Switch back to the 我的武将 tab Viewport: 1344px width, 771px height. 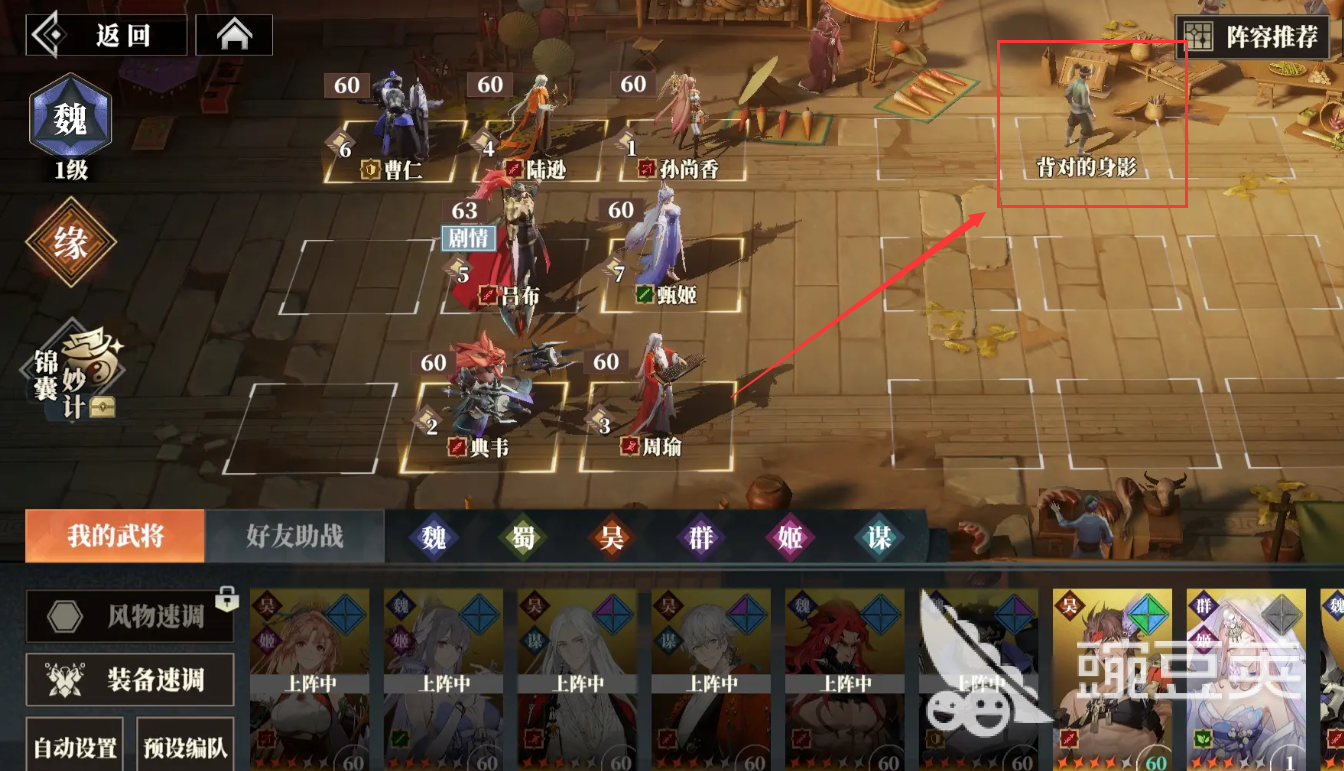[114, 535]
